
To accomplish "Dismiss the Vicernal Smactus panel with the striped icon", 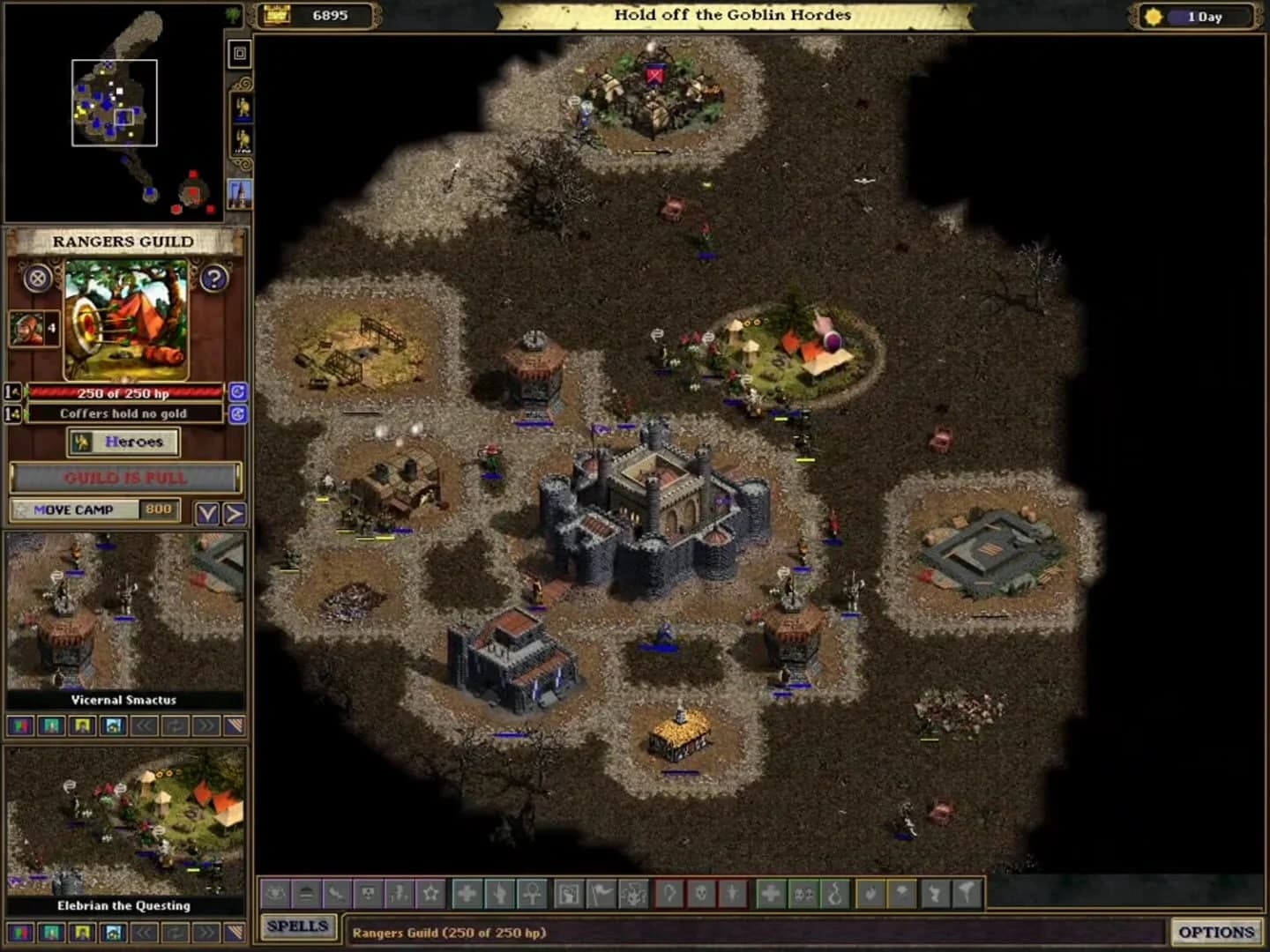I will (x=236, y=725).
